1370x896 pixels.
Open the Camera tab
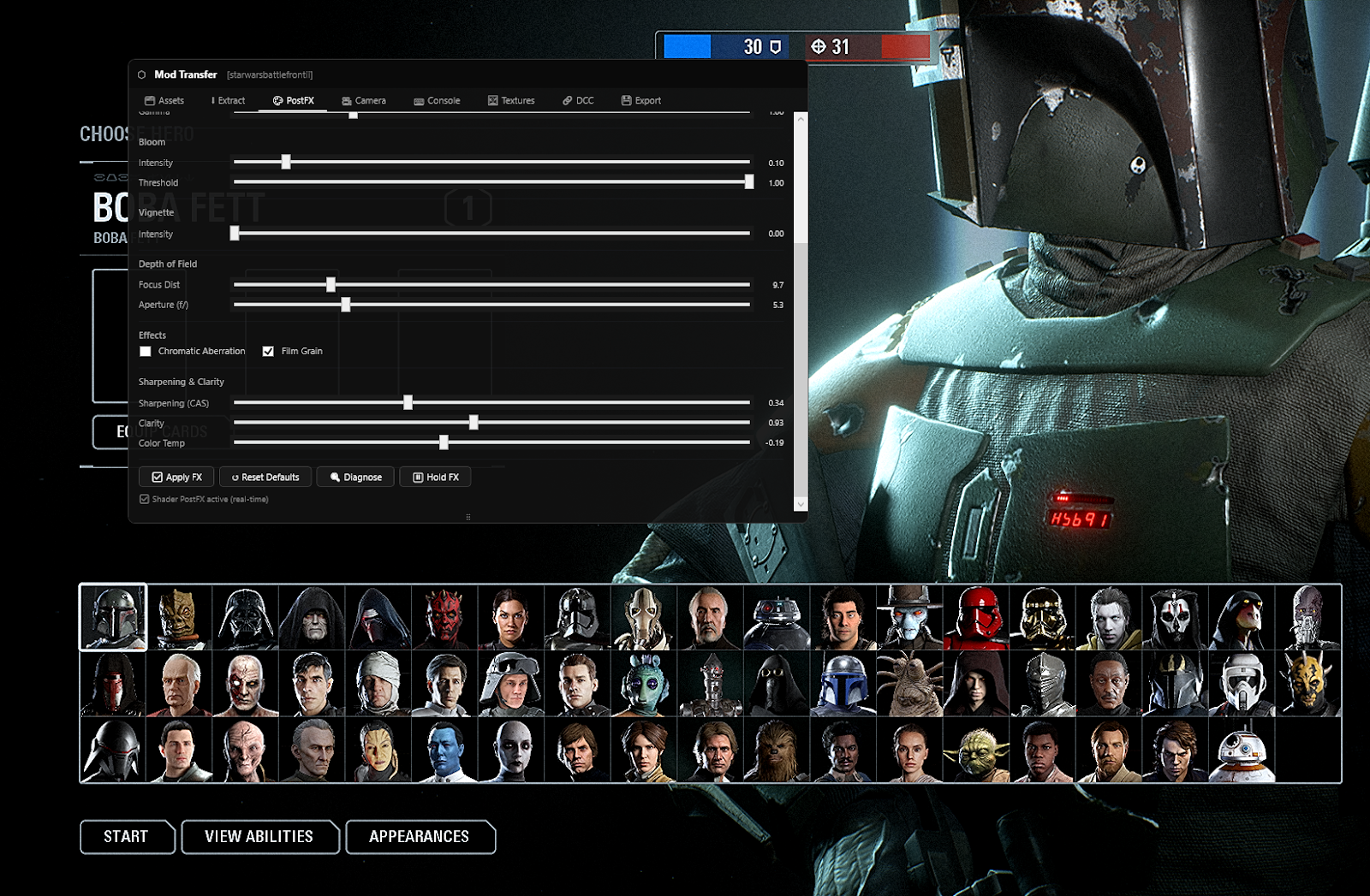(364, 100)
